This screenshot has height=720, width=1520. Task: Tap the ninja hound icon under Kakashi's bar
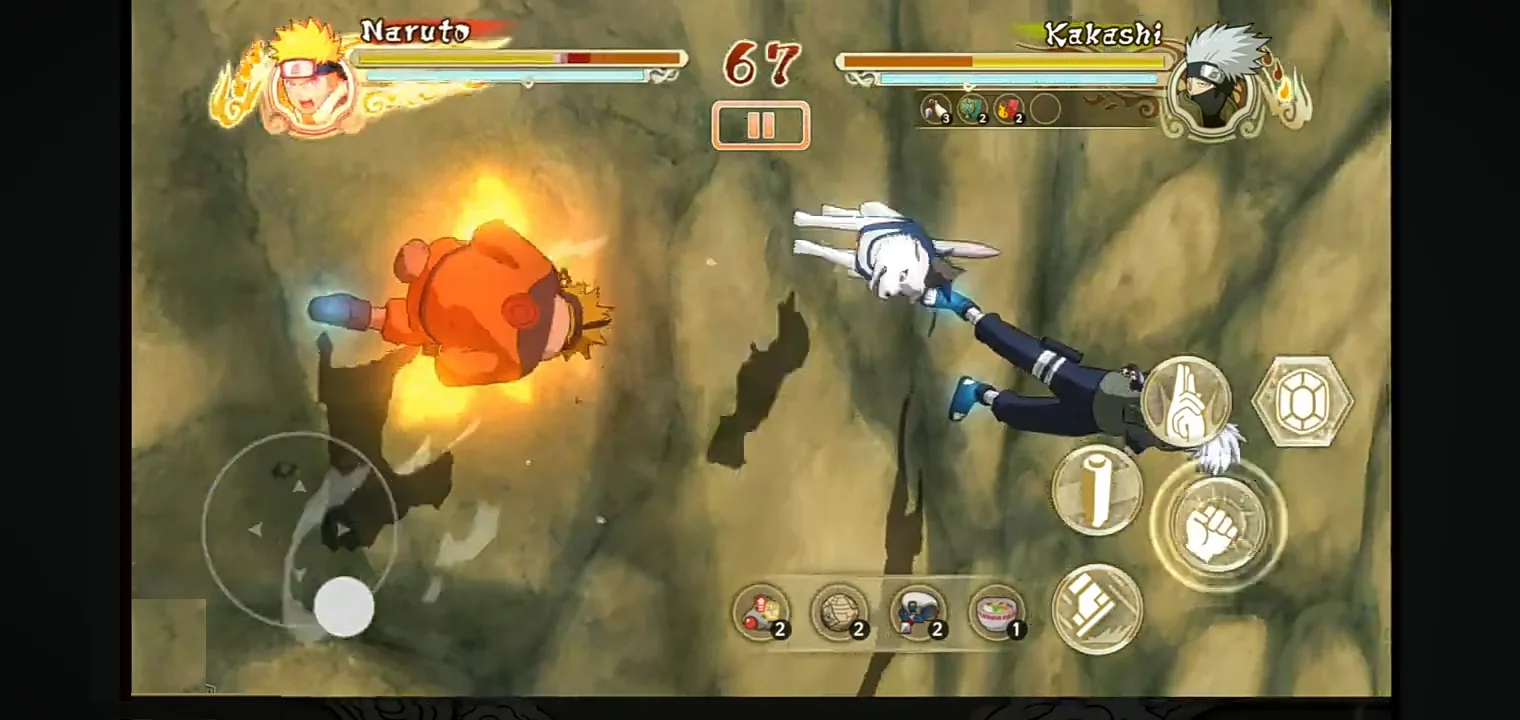click(x=938, y=110)
